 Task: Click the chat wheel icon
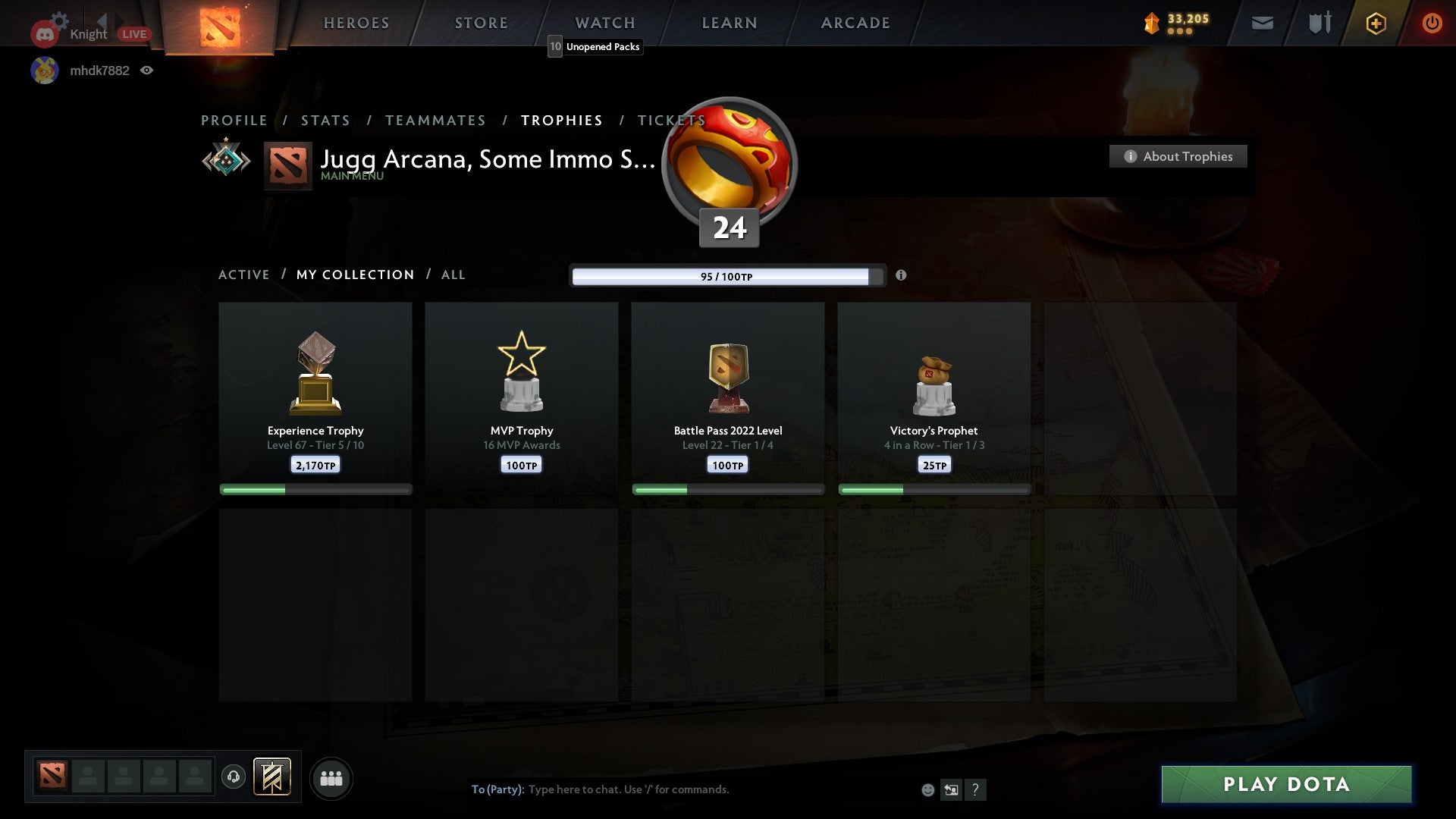950,789
